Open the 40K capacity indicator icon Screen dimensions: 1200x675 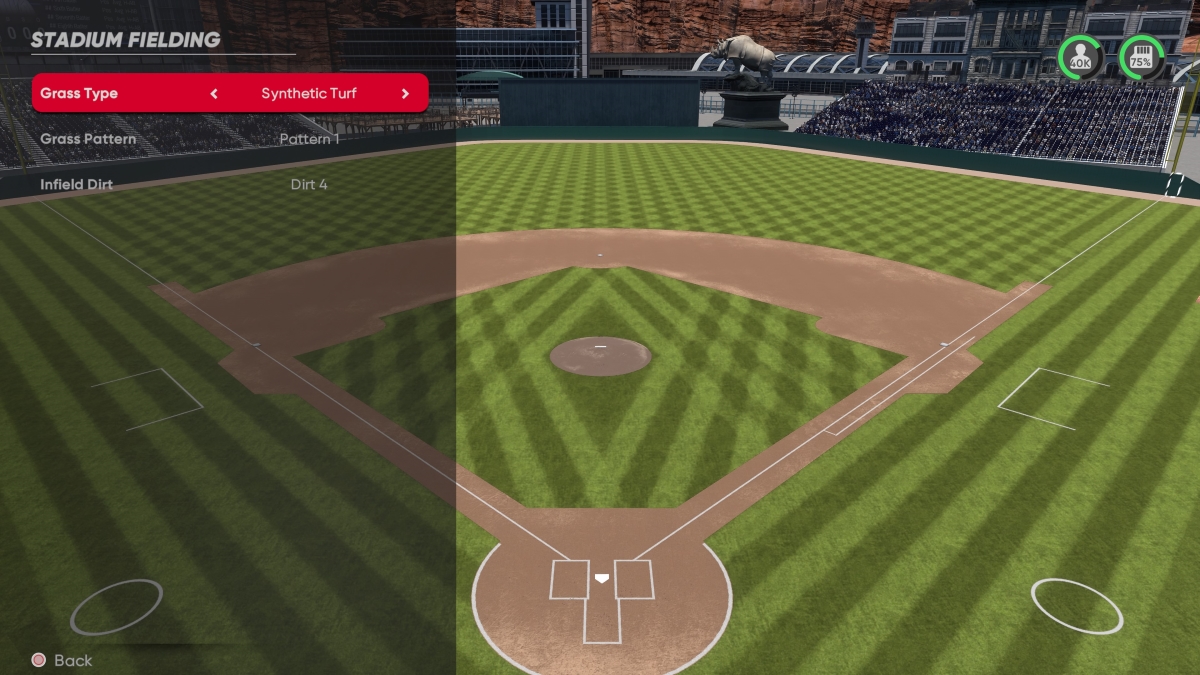point(1080,57)
